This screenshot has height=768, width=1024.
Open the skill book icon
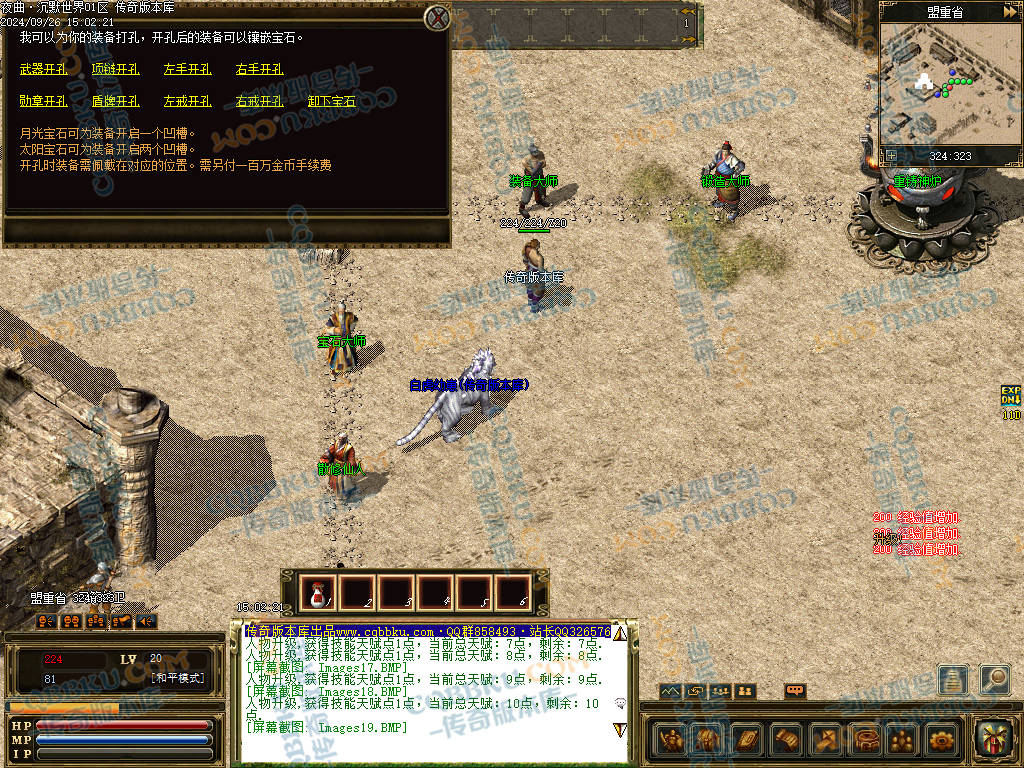pyautogui.click(x=746, y=740)
